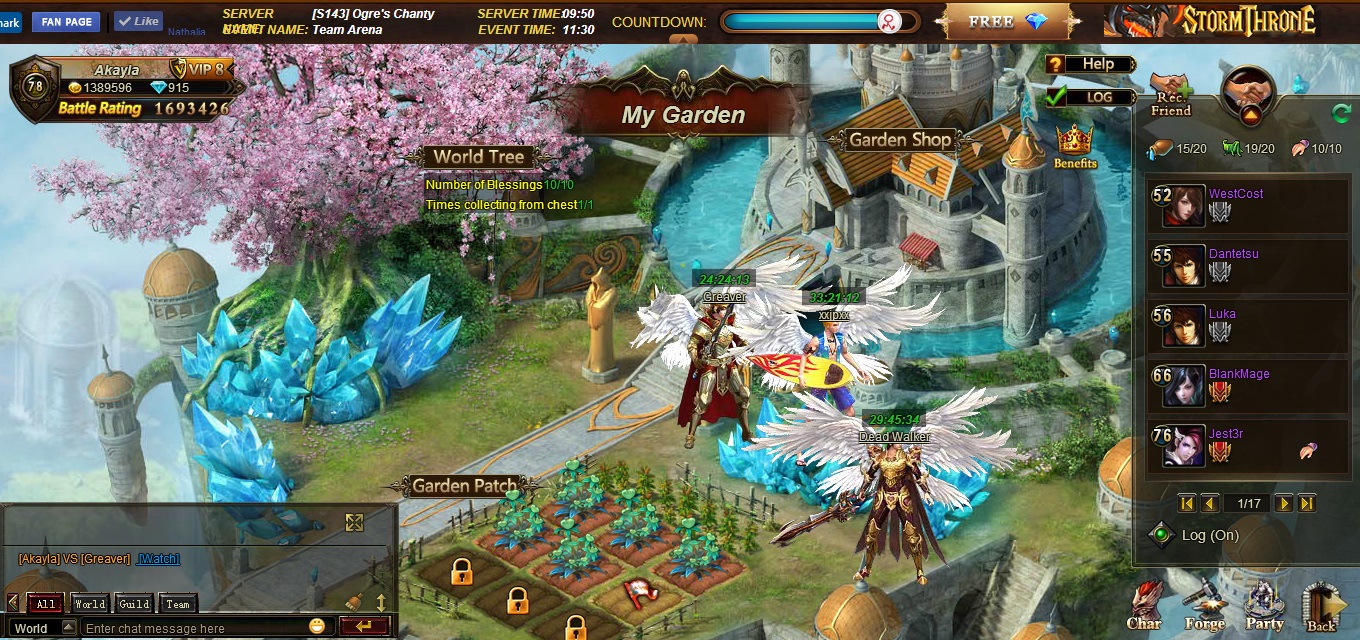
Task: Select friend BlankMage in the list
Action: 1239,374
